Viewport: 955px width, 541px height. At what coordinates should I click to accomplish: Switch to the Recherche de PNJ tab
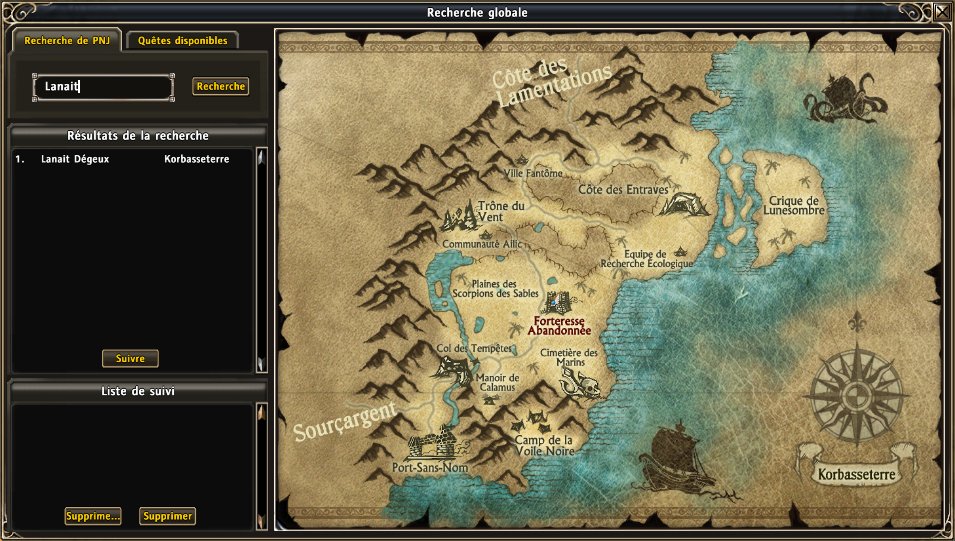click(x=66, y=41)
